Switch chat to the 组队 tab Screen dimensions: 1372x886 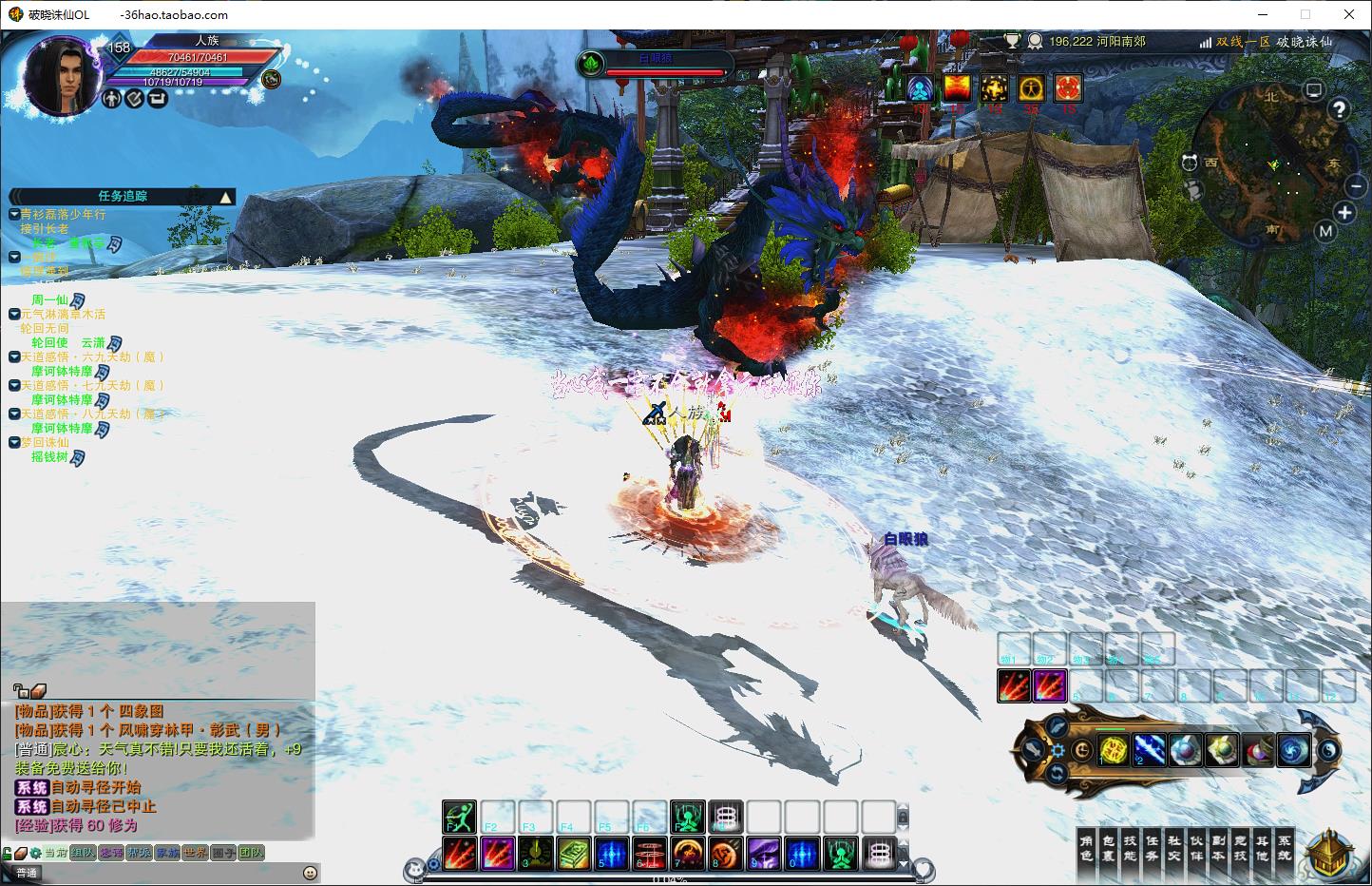tap(83, 853)
